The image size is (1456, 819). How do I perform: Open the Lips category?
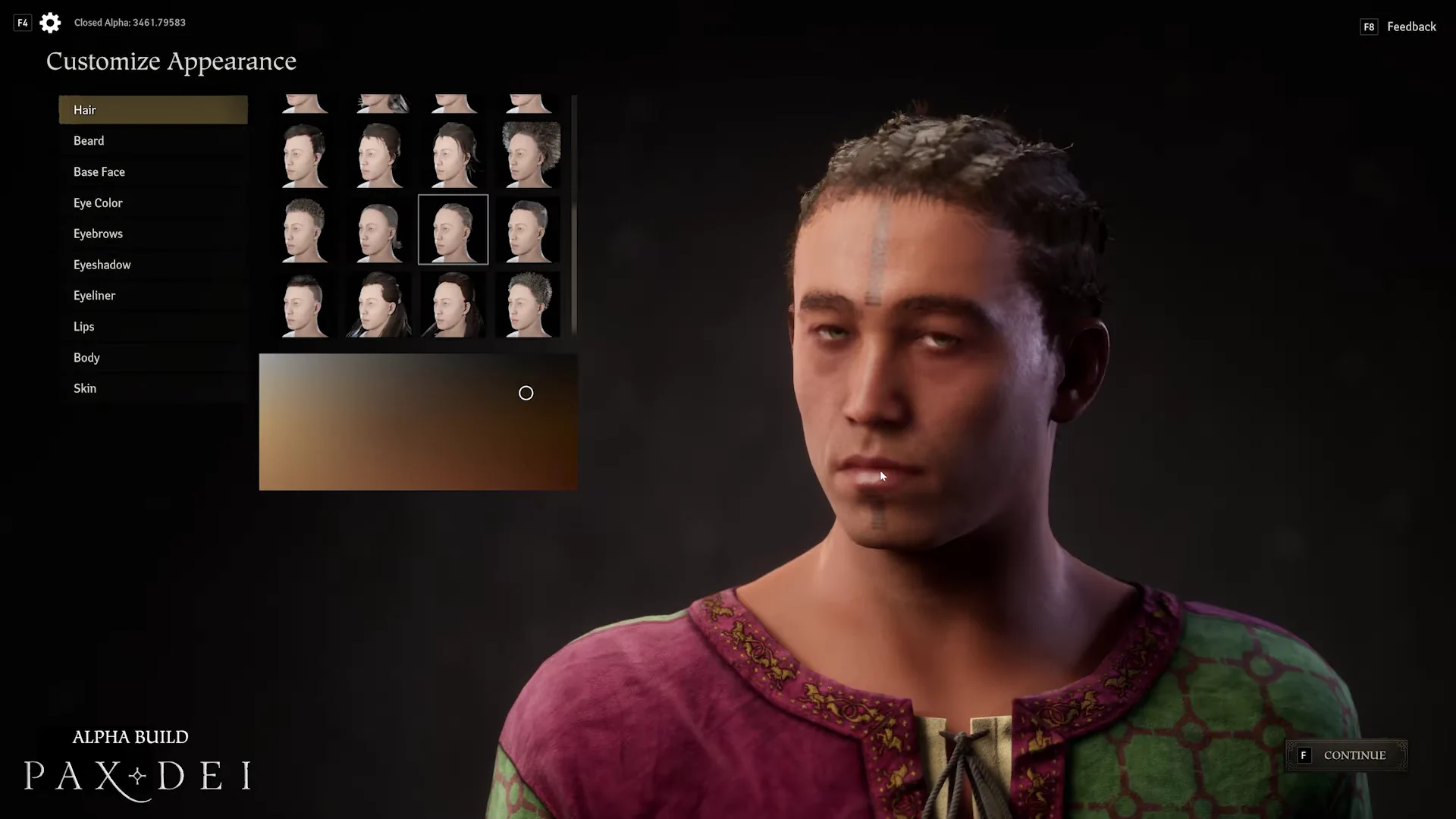click(x=152, y=327)
